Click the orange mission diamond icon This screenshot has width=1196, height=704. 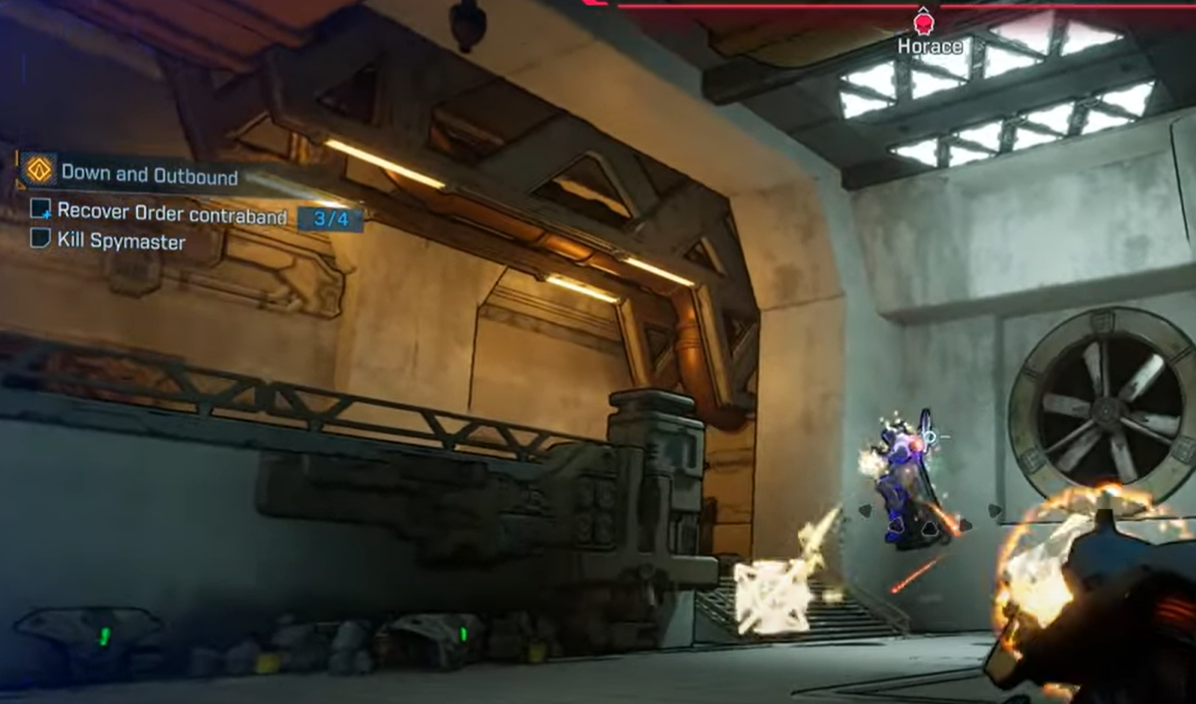click(x=39, y=171)
